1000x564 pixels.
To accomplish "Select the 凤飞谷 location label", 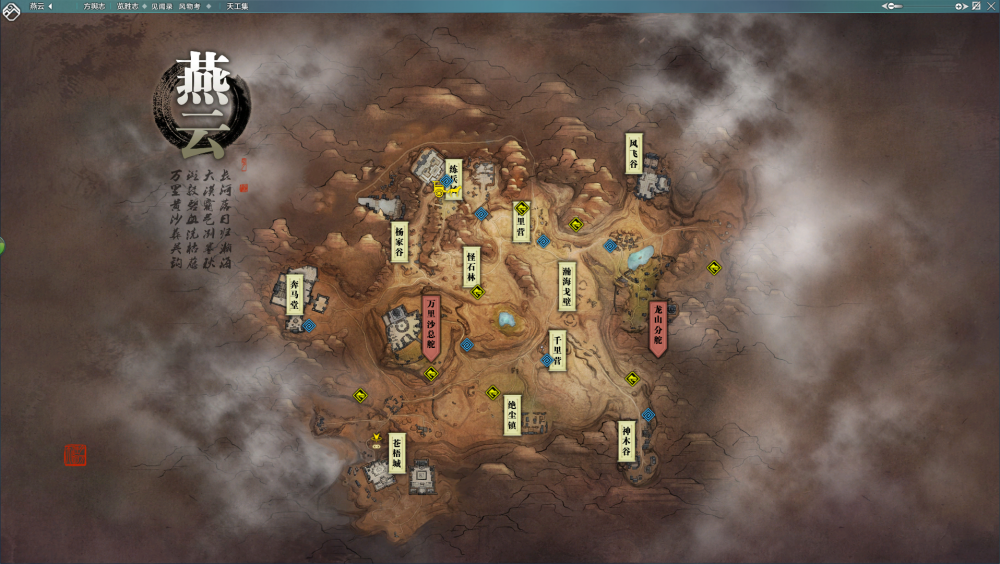I will pyautogui.click(x=633, y=153).
